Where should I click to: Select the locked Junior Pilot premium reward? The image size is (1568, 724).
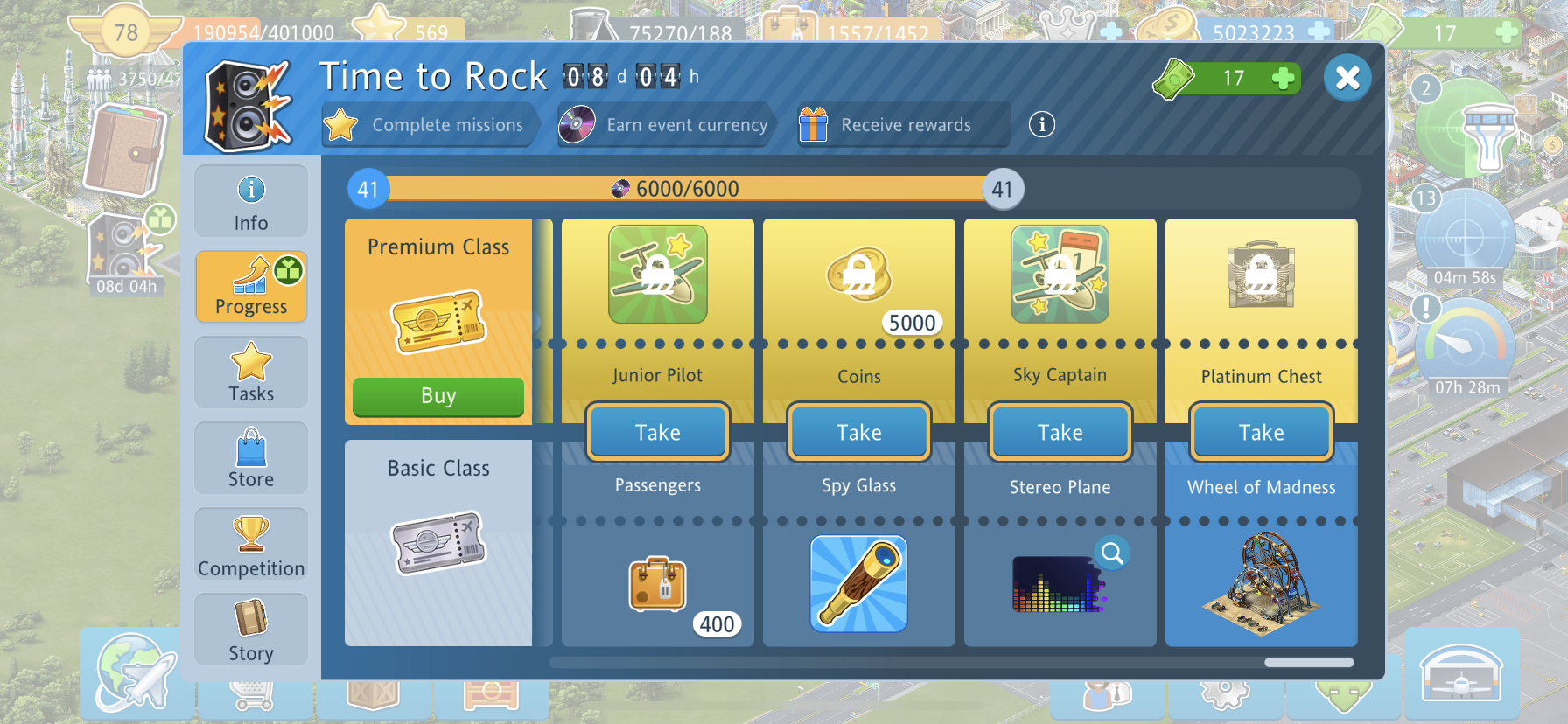pos(658,275)
